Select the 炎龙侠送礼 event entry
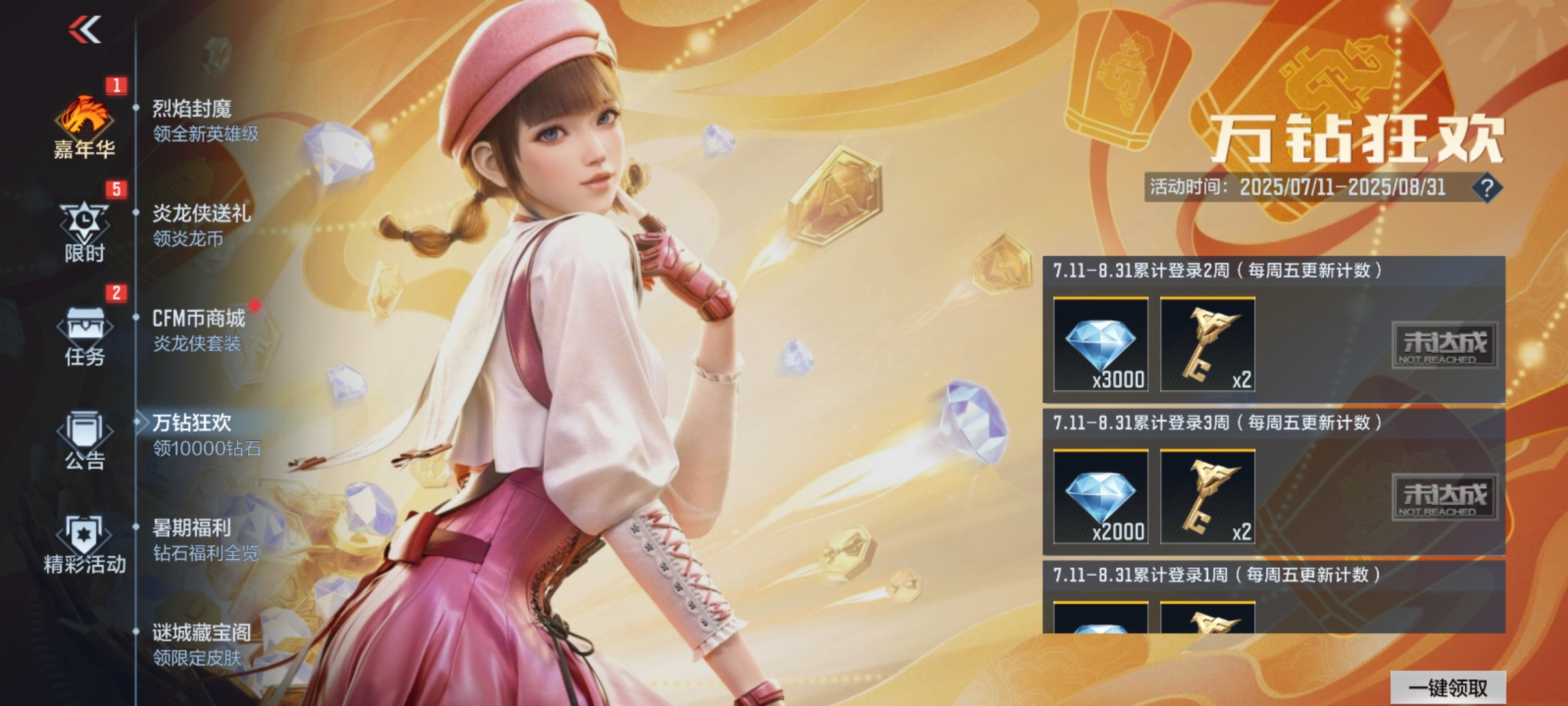Viewport: 1568px width, 706px height. click(x=201, y=226)
